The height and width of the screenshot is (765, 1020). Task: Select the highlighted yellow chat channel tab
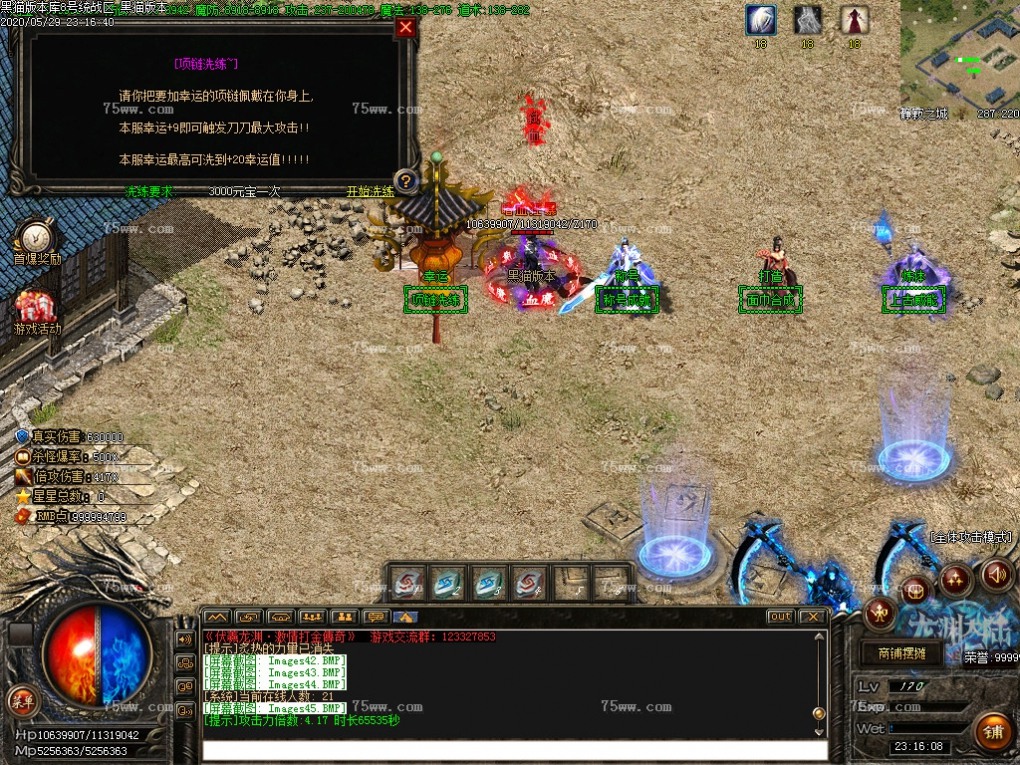(x=405, y=617)
